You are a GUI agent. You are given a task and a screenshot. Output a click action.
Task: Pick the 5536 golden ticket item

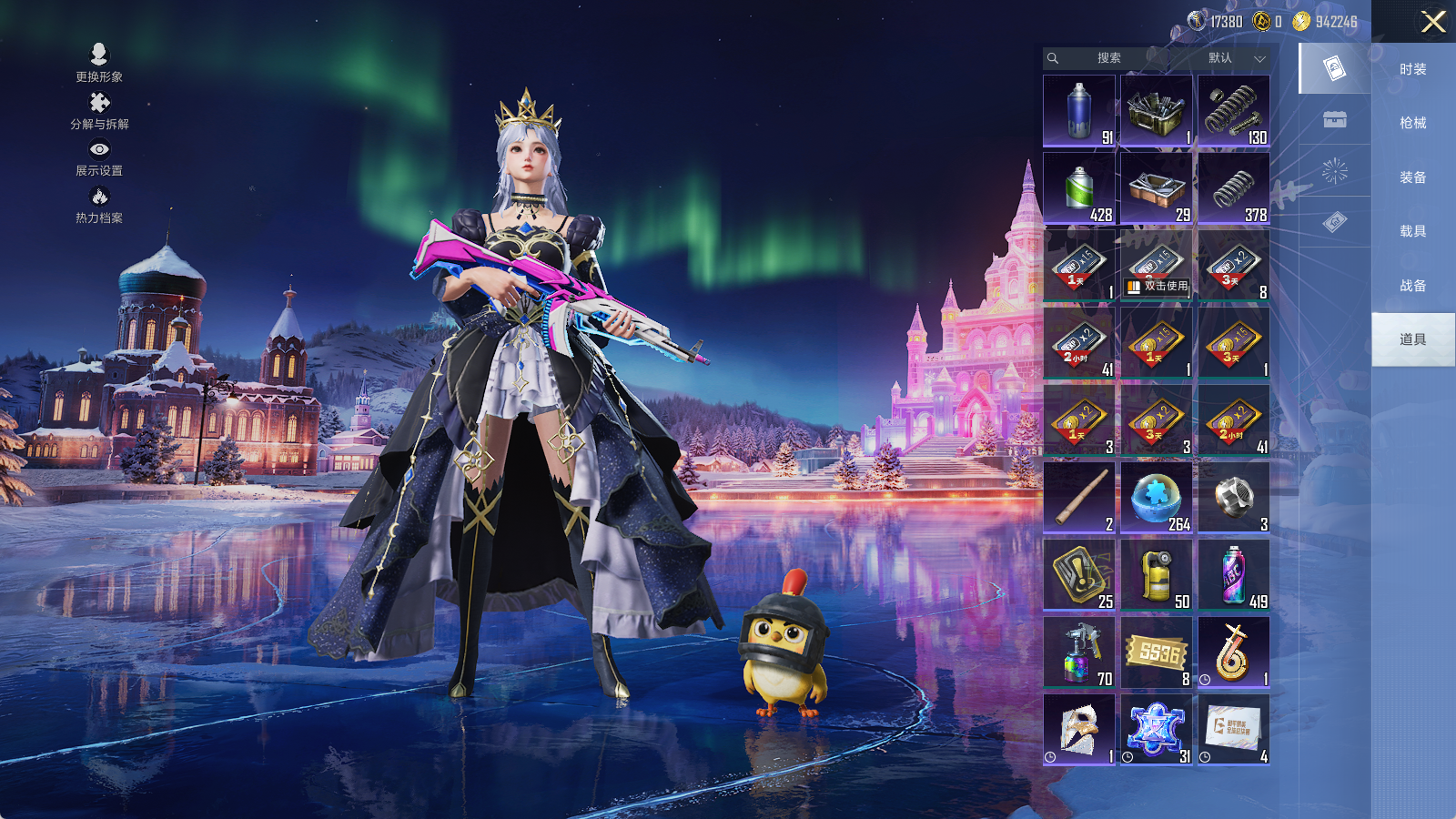[1156, 652]
